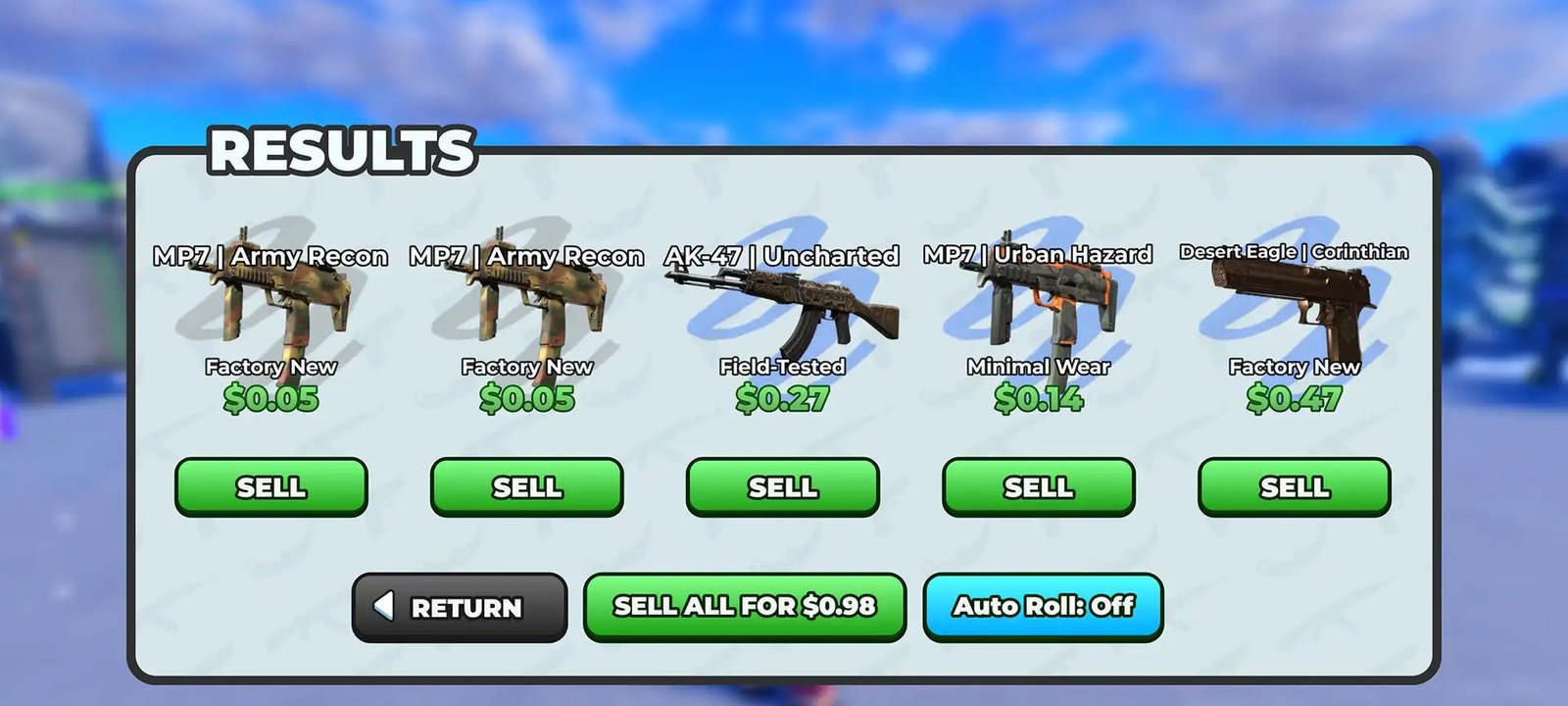Click the $0.14 price under MP7 Urban Hazard
Screen dimensions: 1568x706
point(1040,400)
